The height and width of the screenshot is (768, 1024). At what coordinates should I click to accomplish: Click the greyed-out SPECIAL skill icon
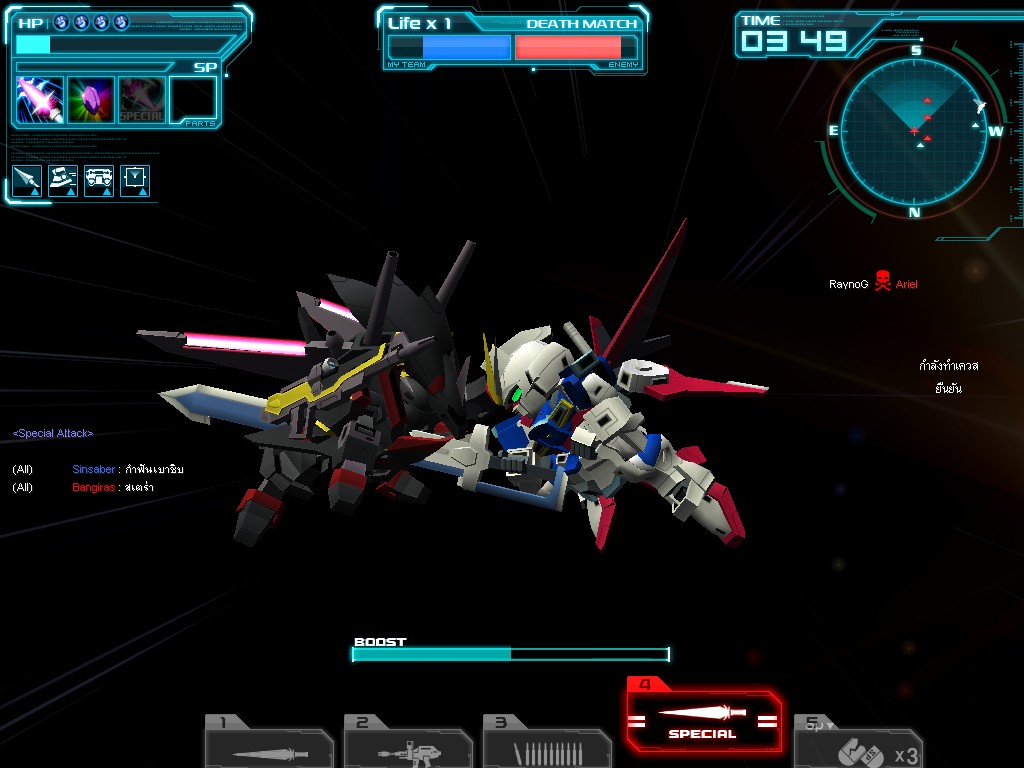(142, 100)
